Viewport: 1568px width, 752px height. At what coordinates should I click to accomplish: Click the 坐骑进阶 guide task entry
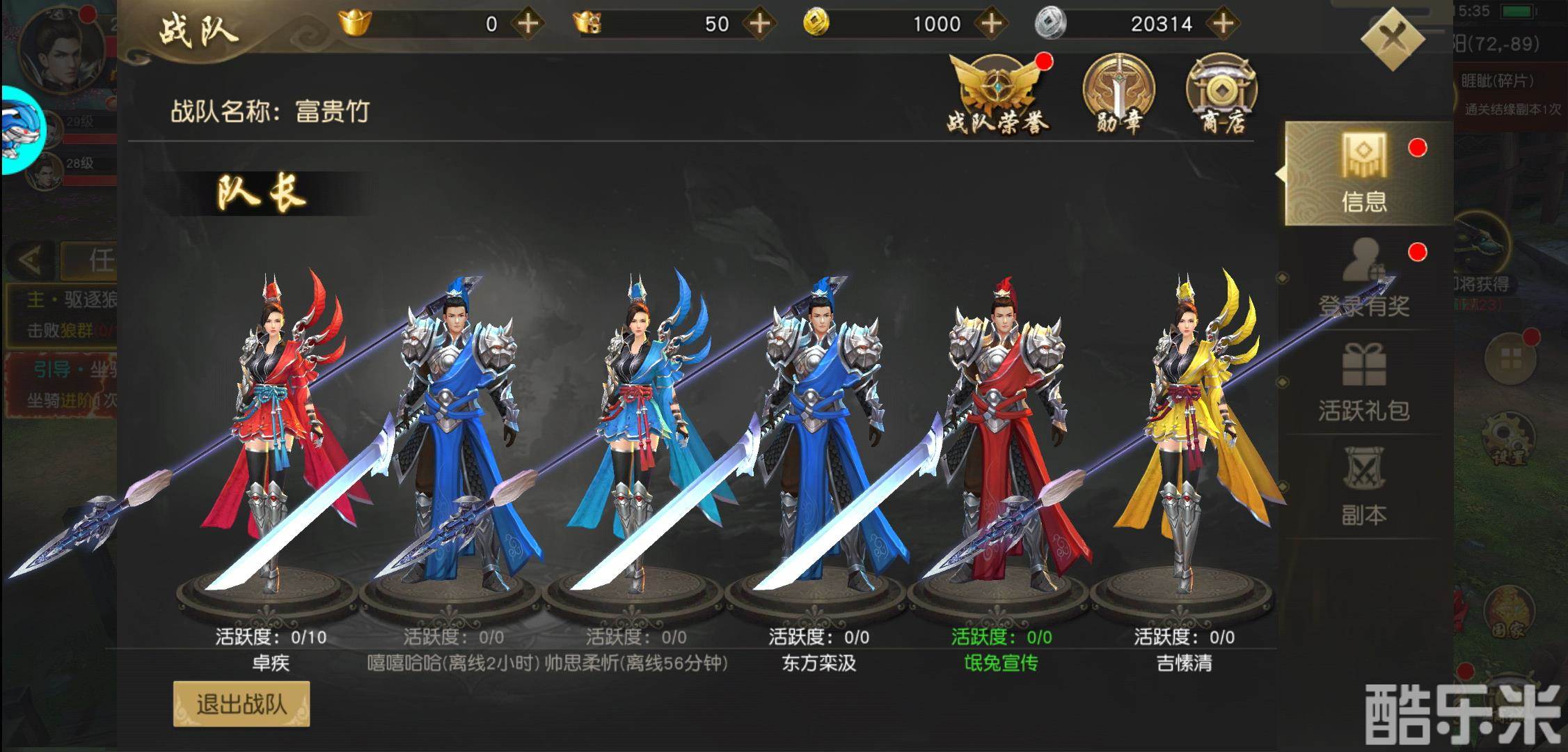[x=59, y=379]
